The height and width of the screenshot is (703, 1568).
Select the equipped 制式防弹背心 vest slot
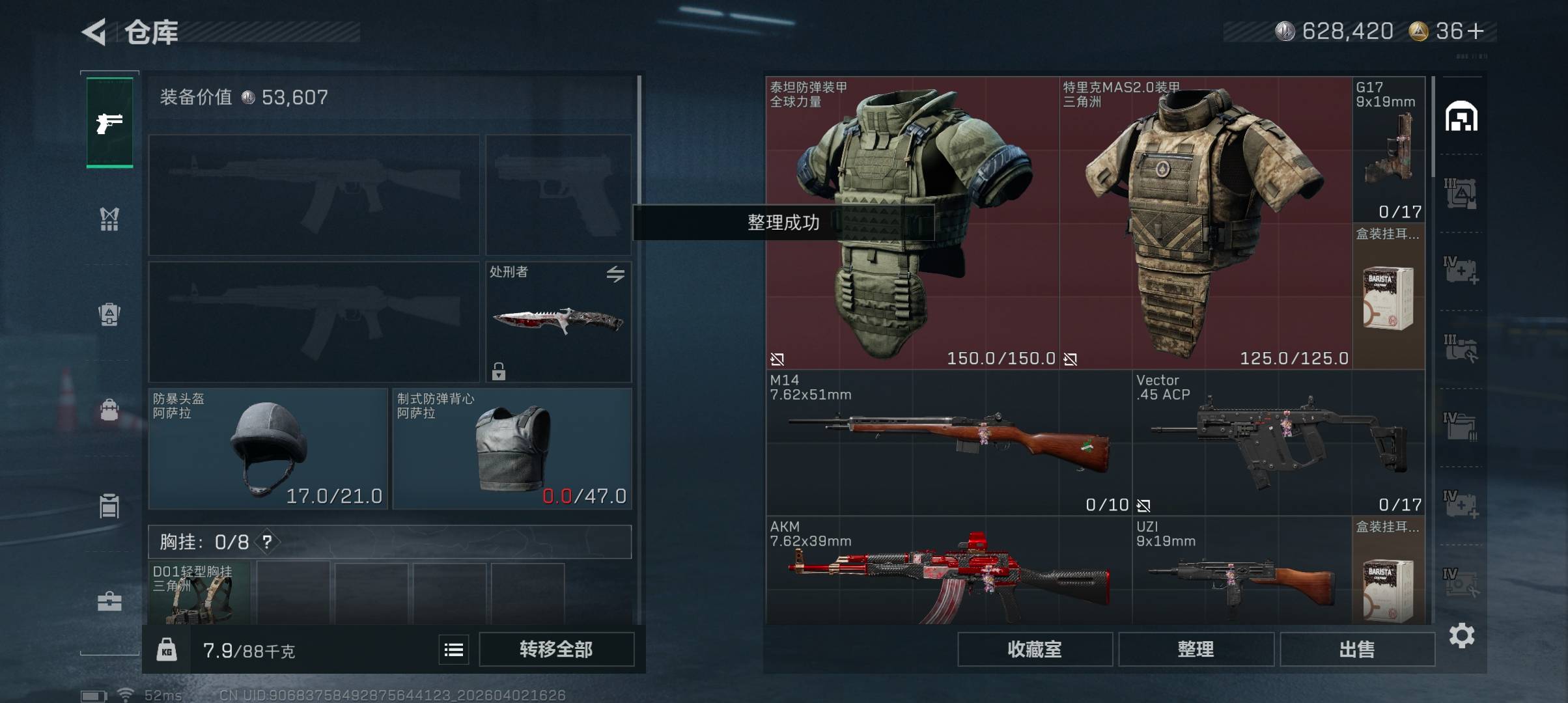[x=512, y=449]
